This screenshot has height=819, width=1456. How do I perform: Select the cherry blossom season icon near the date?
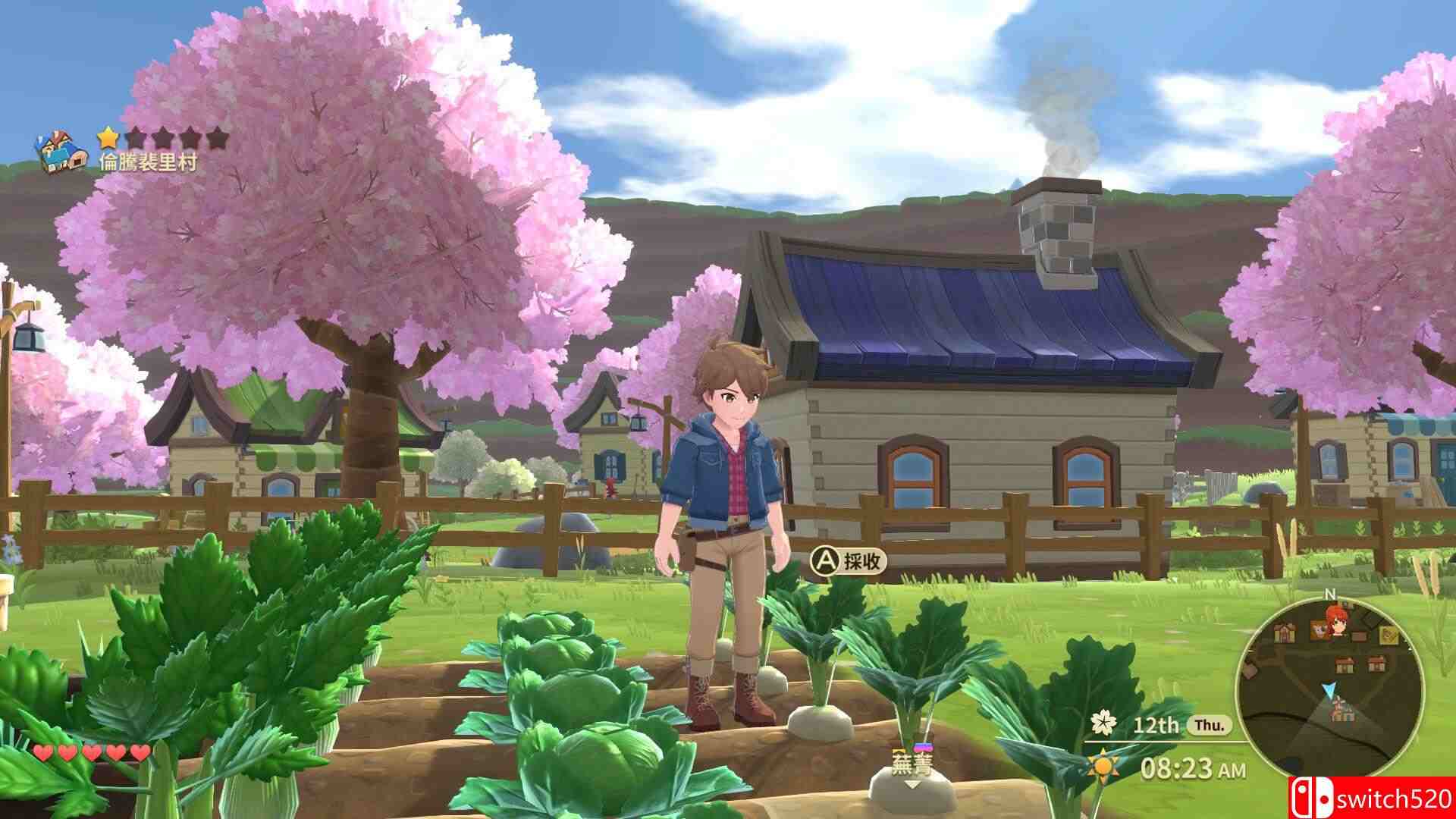point(1104,723)
